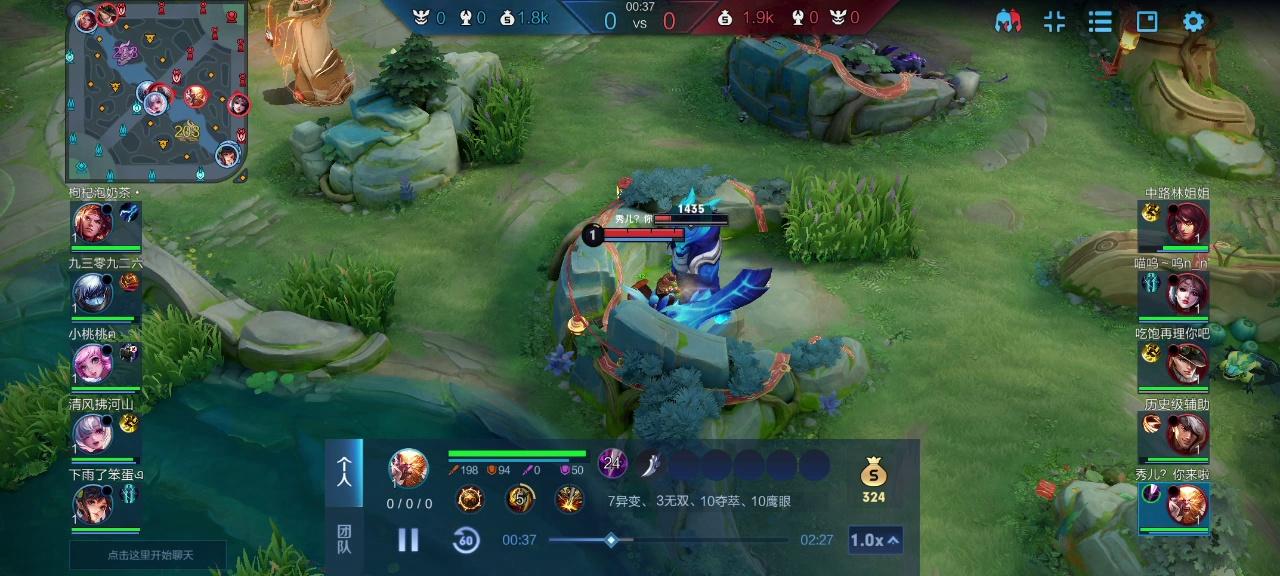This screenshot has width=1280, height=576.
Task: Click the replay progress bar handle
Action: click(x=611, y=540)
